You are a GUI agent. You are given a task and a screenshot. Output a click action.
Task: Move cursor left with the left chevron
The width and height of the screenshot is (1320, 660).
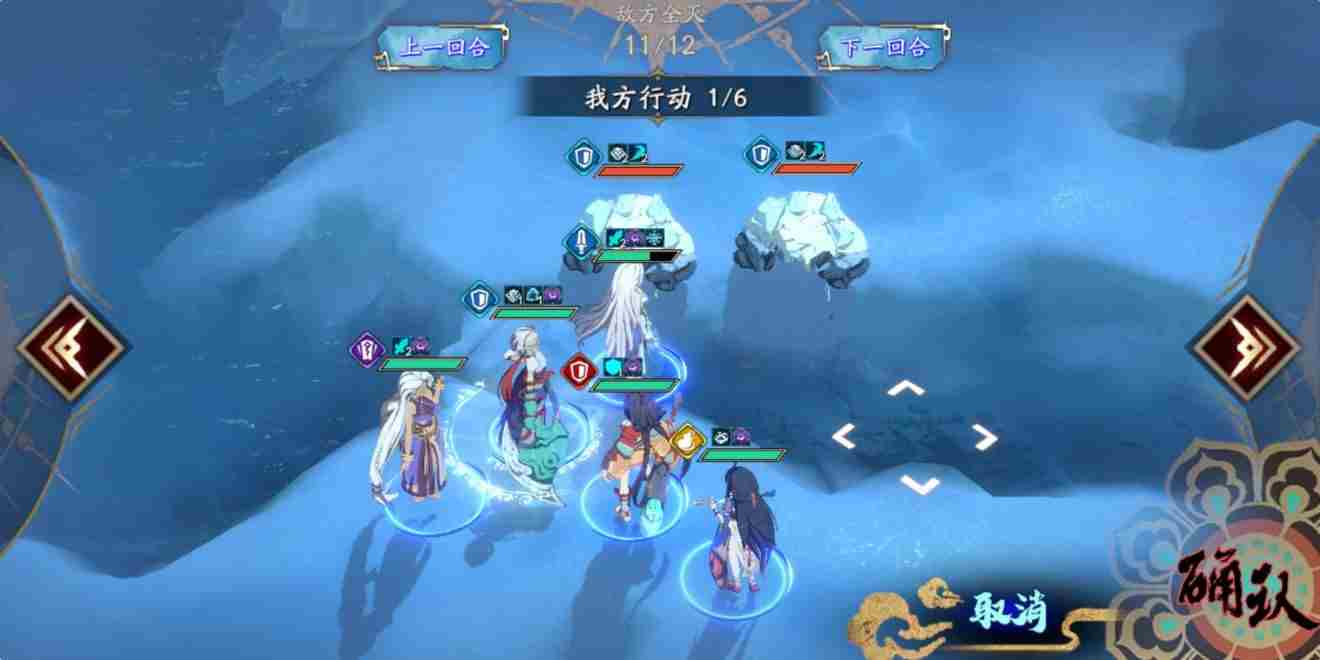tap(845, 436)
